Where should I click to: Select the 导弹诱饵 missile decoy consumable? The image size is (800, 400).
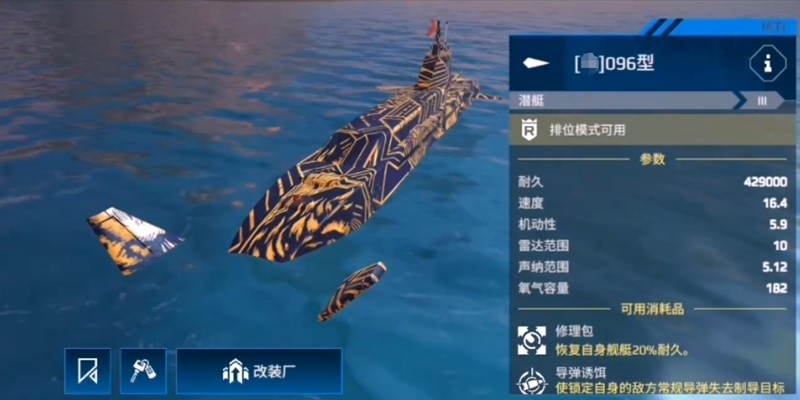click(x=532, y=383)
